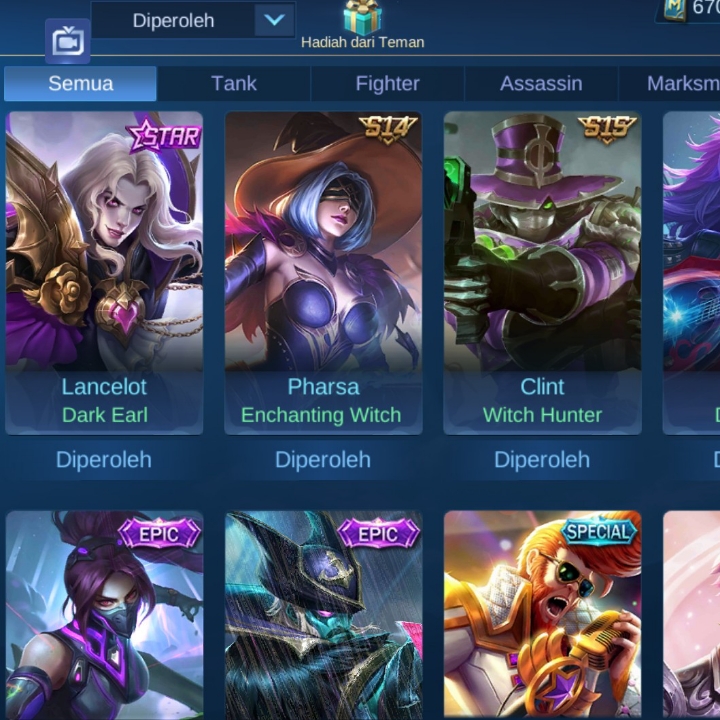
Task: Select the Assassin category tab
Action: click(x=541, y=84)
